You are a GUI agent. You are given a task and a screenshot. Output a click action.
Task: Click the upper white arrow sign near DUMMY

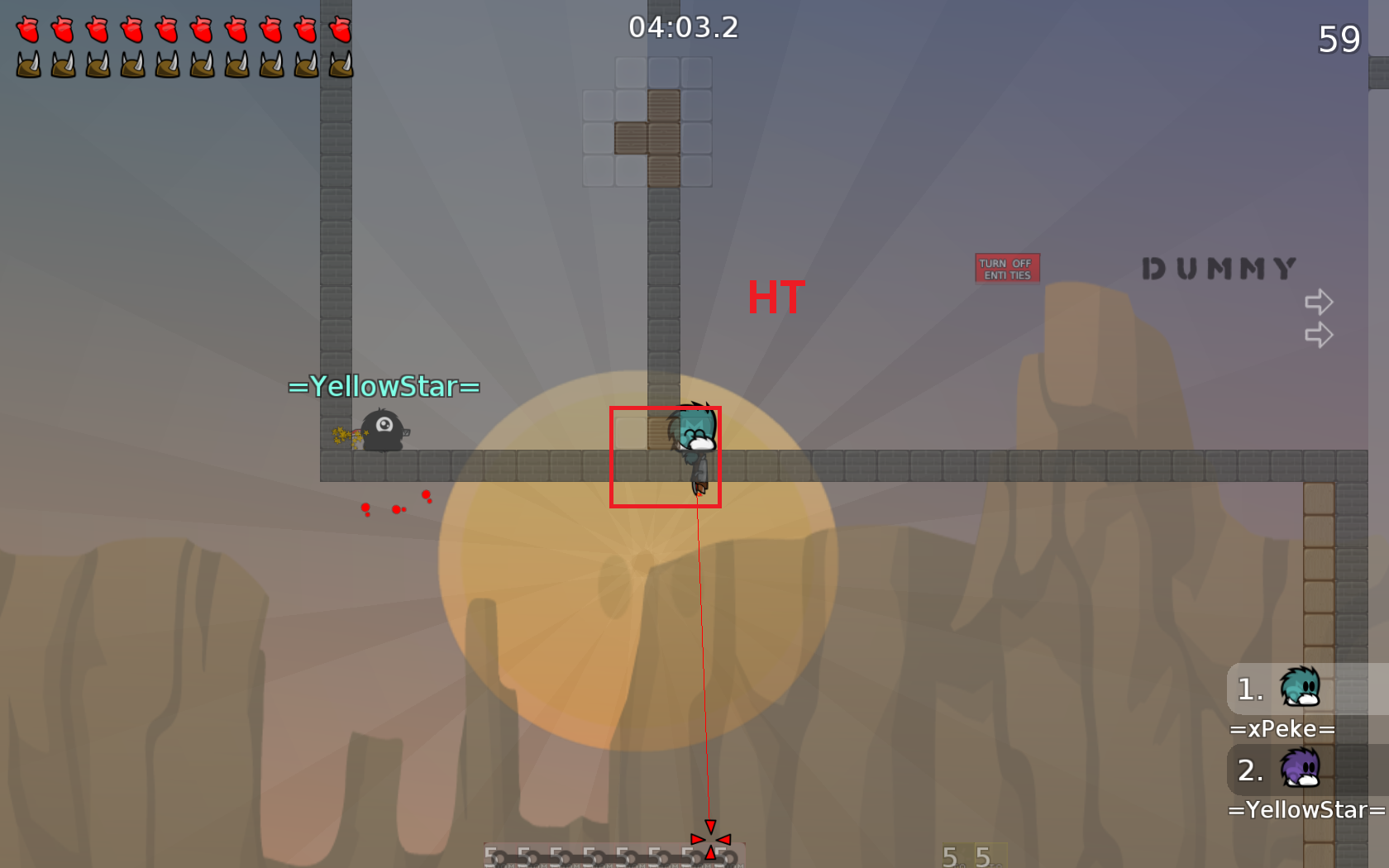coord(1320,302)
